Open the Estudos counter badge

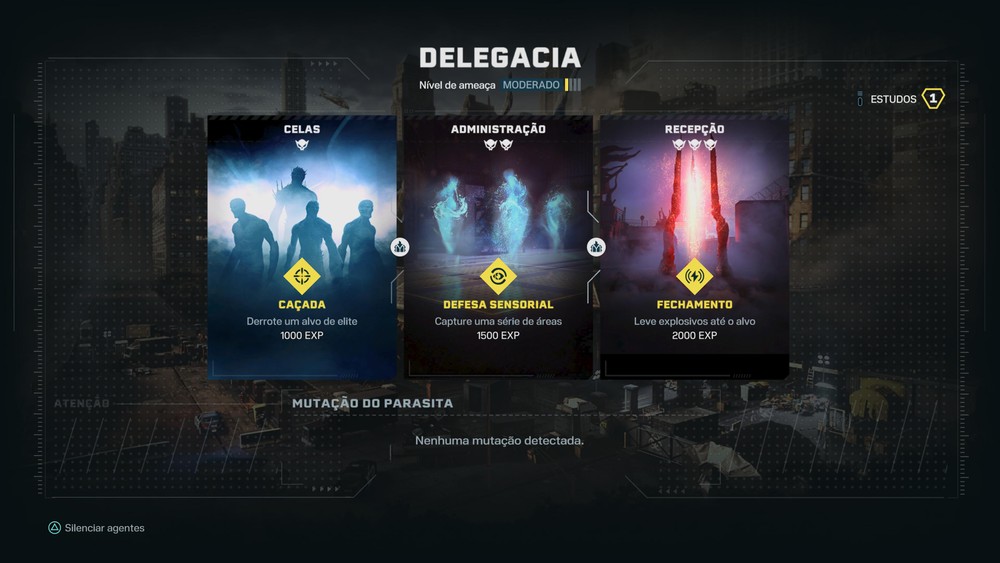pos(932,99)
